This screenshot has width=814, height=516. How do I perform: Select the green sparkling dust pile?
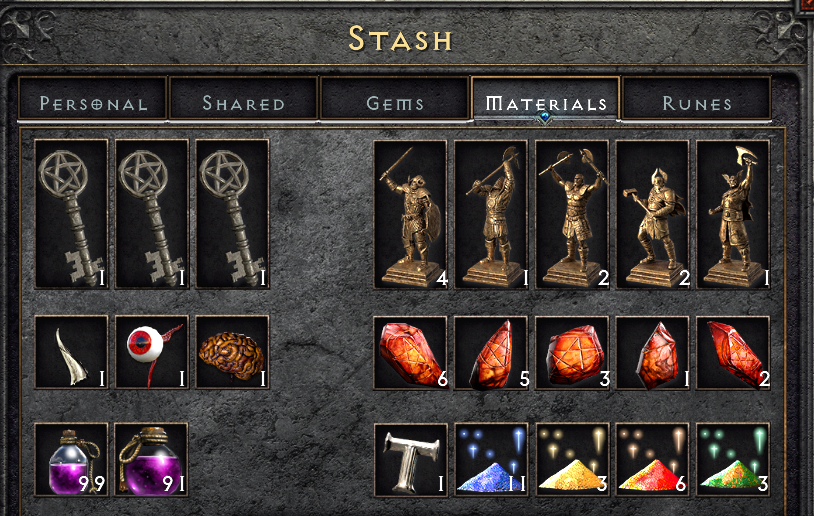point(733,460)
